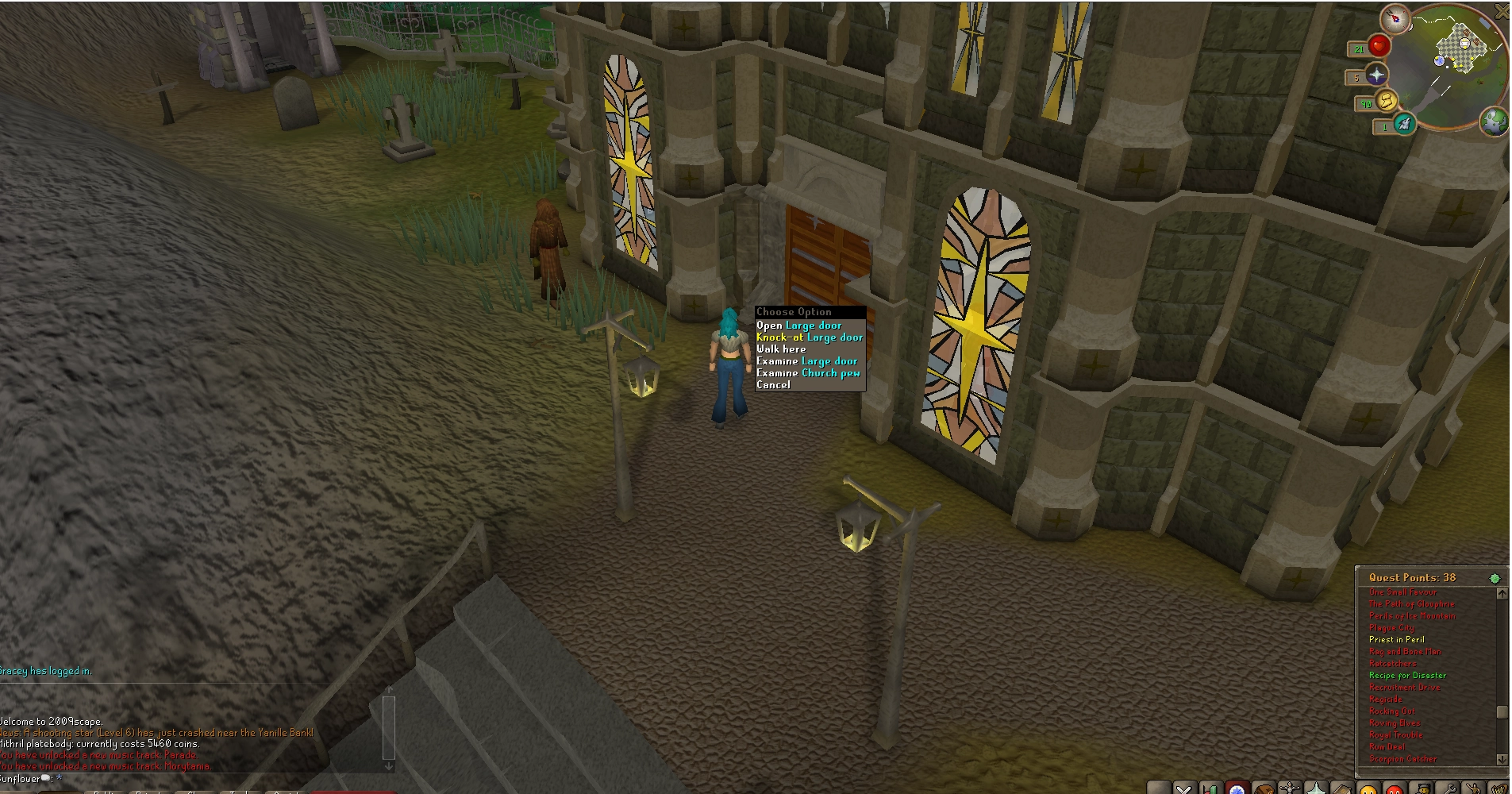Screen dimensions: 1512x794
Task: Close the window with the corner X
Action: (1502, 10)
